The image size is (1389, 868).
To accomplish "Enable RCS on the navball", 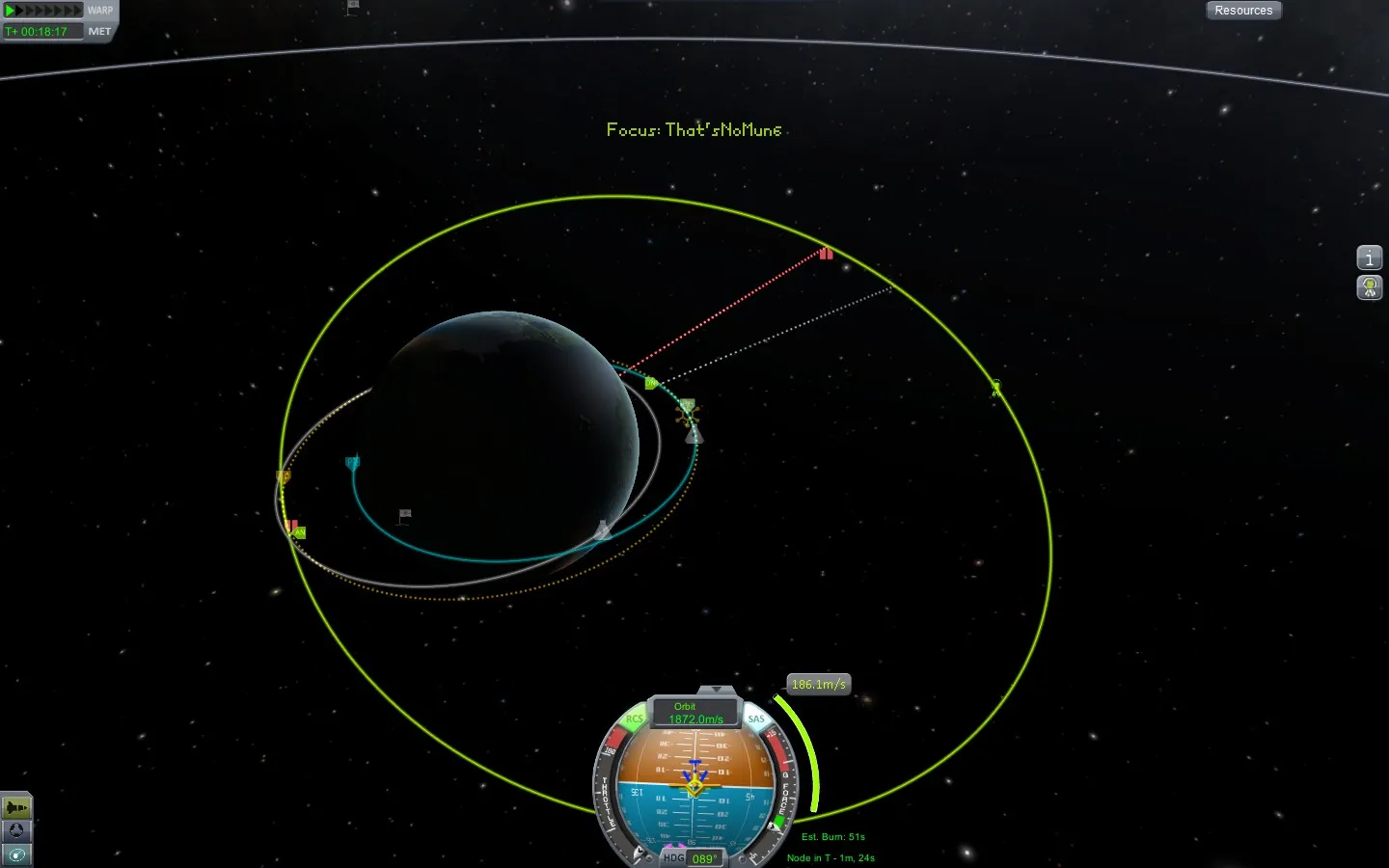I will [634, 718].
